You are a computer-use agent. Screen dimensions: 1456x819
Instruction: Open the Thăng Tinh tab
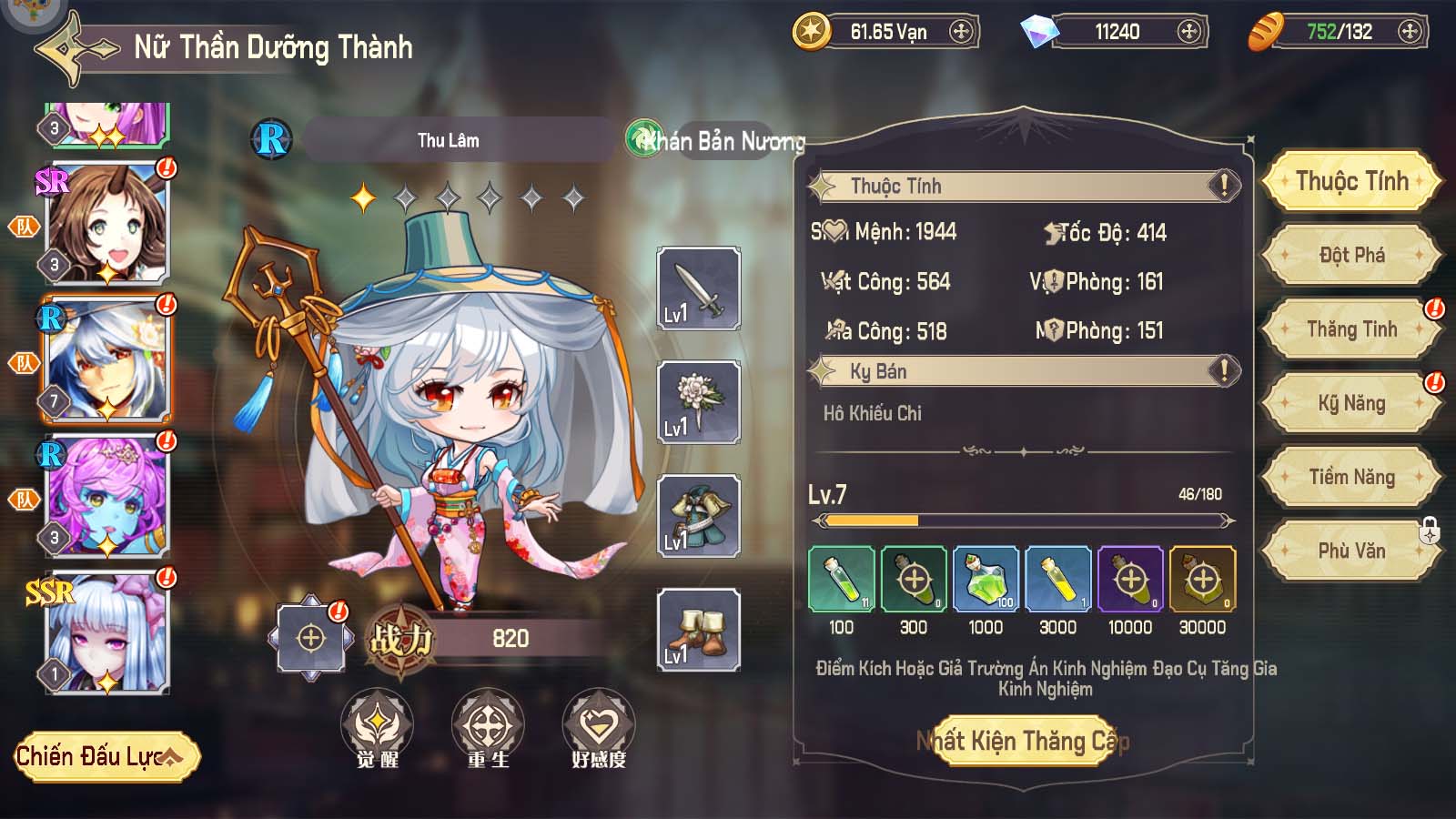point(1351,329)
